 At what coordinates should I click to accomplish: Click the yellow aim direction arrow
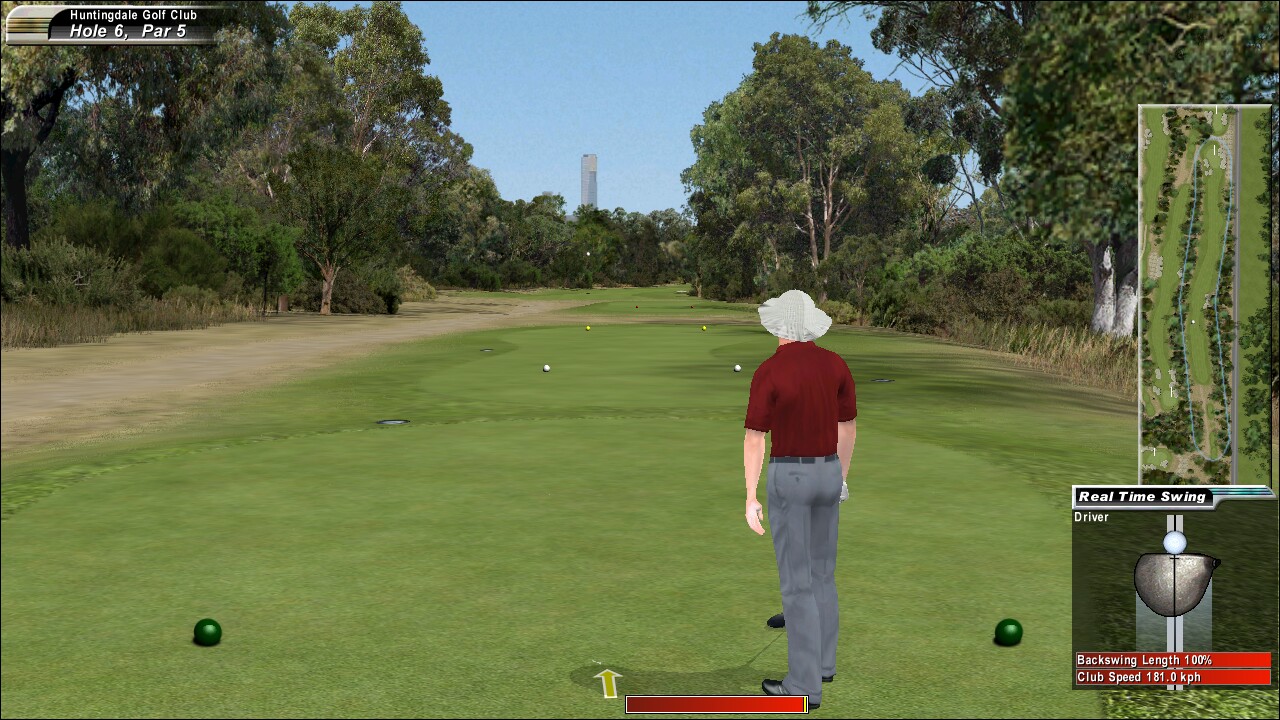pyautogui.click(x=608, y=682)
